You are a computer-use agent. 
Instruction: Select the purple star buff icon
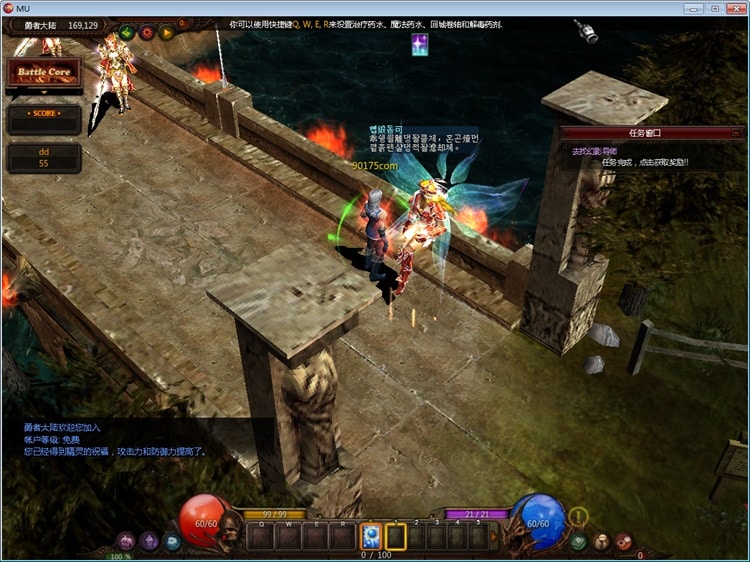coord(420,44)
